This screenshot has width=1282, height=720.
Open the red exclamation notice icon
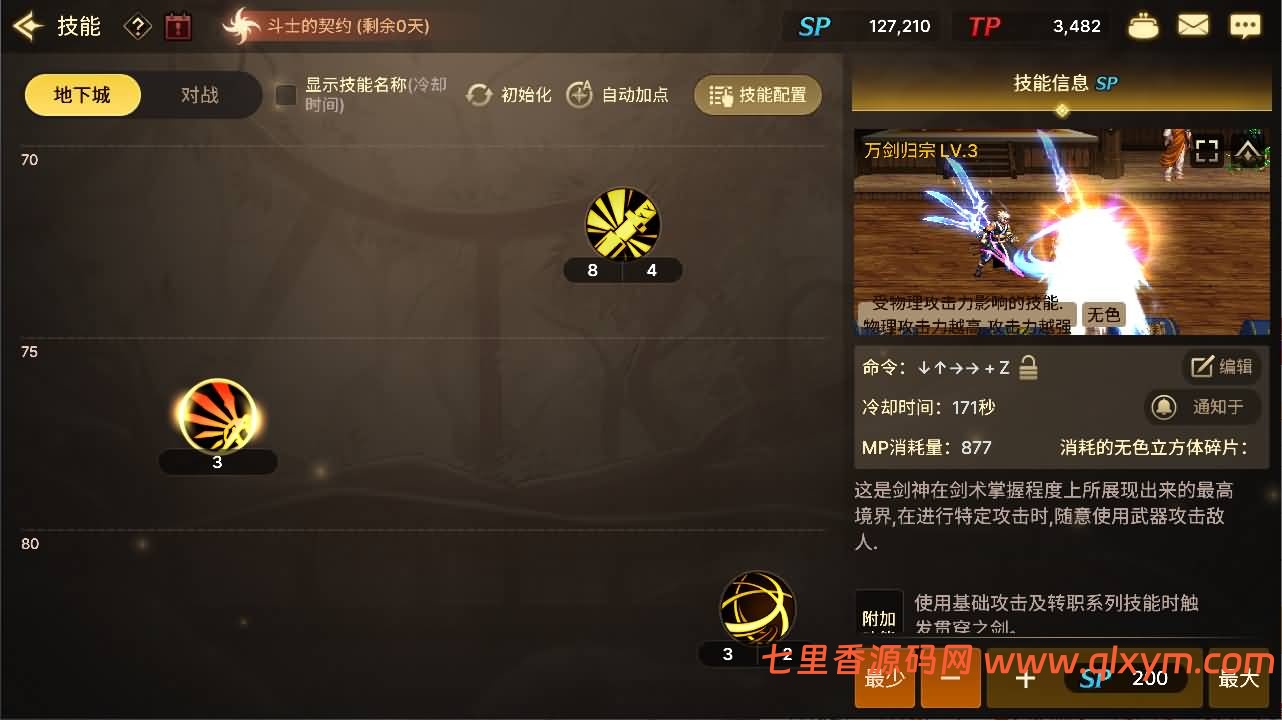tap(178, 26)
